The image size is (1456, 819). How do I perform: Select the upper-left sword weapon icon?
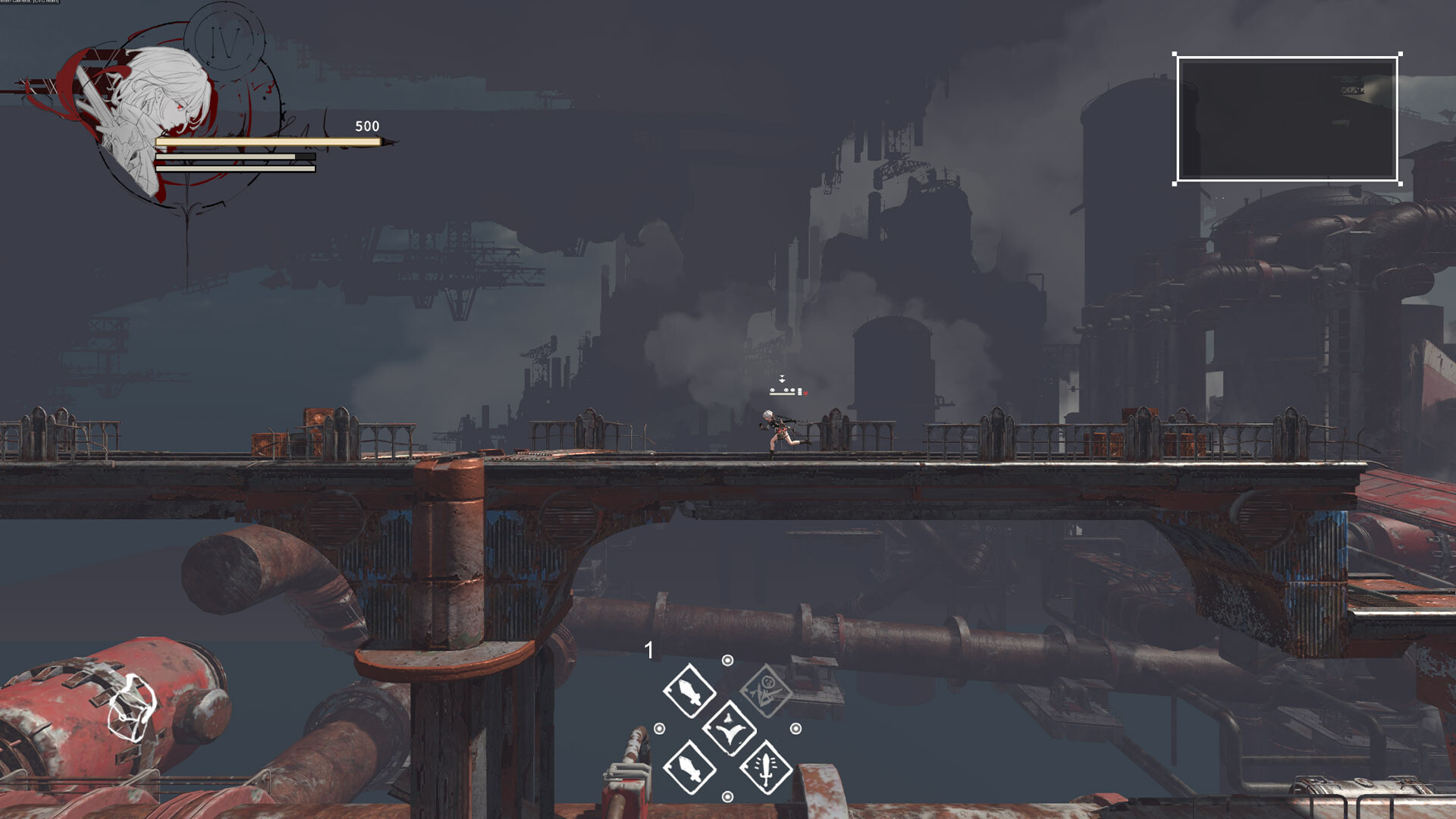pos(689,691)
